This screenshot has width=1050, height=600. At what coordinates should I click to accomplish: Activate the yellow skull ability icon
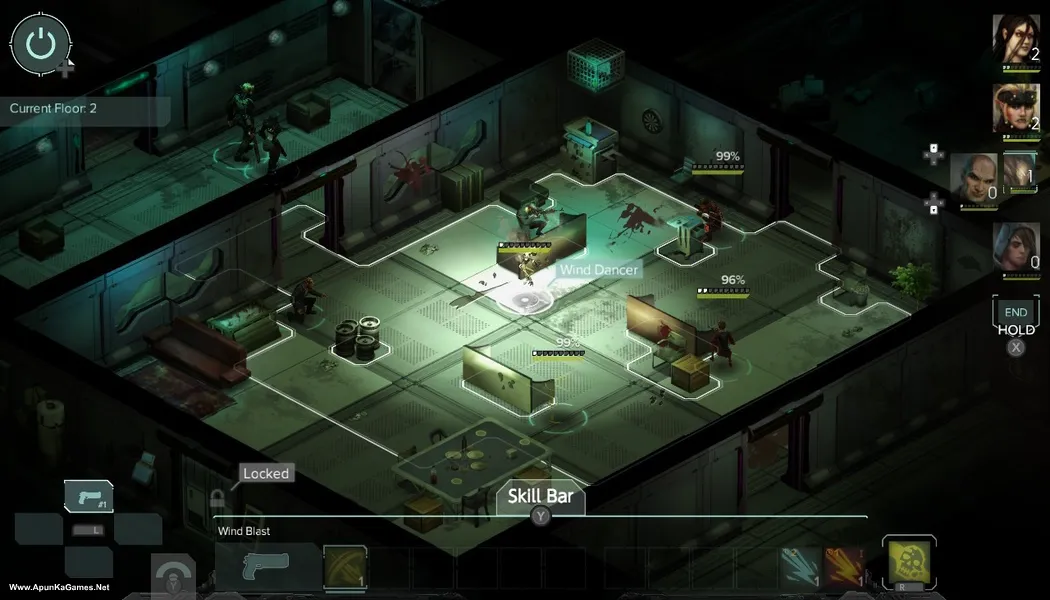pos(909,561)
